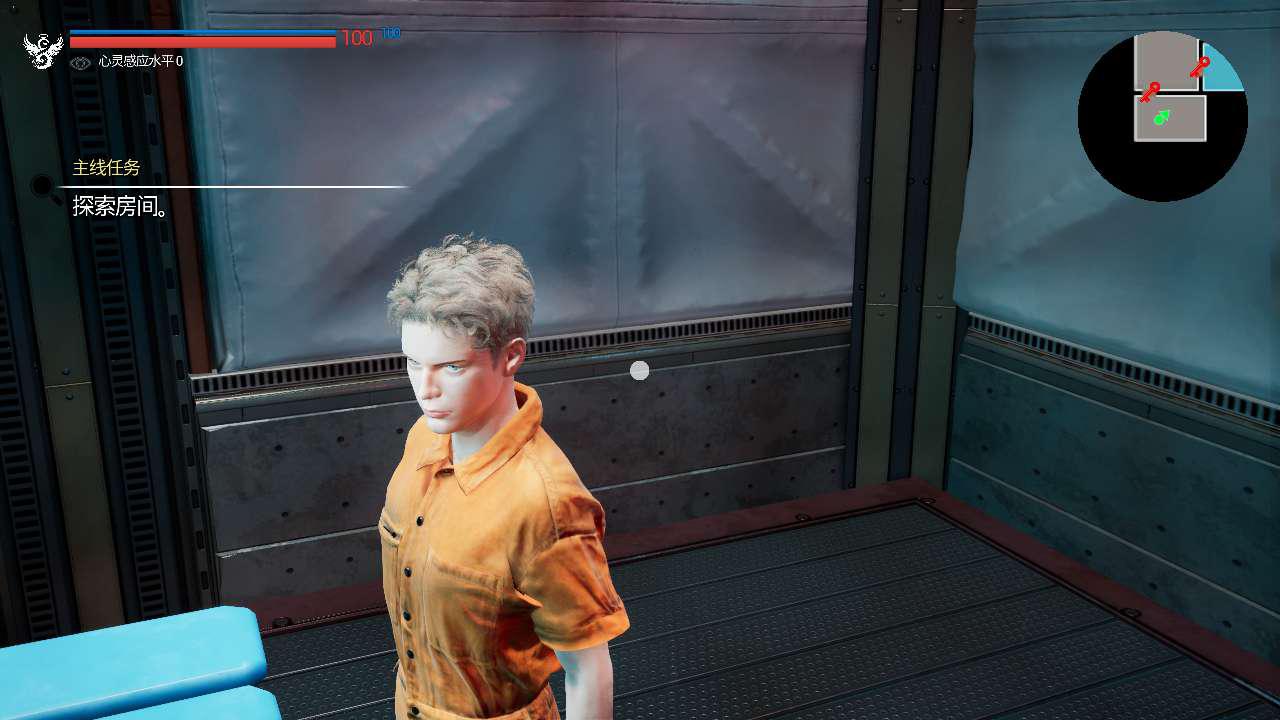
Task: Select the 主线任务 quest tracker header
Action: [x=106, y=168]
